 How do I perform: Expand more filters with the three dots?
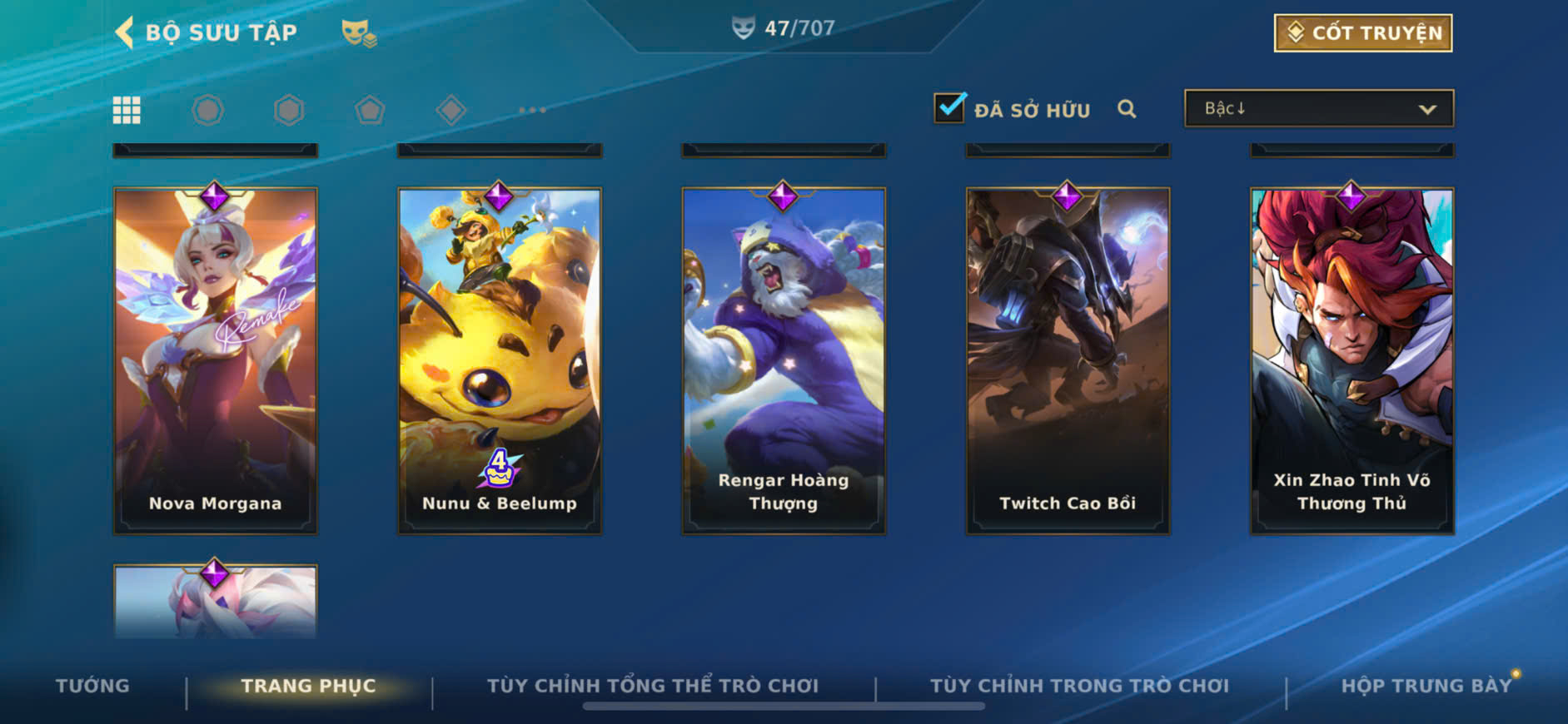pos(532,110)
